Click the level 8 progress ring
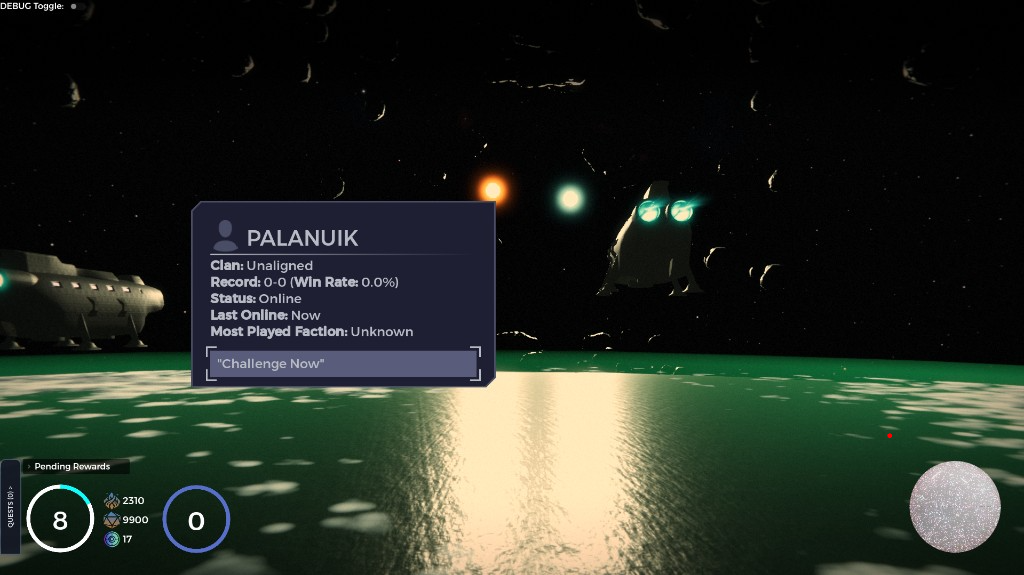Viewport: 1024px width, 575px height. tap(60, 520)
